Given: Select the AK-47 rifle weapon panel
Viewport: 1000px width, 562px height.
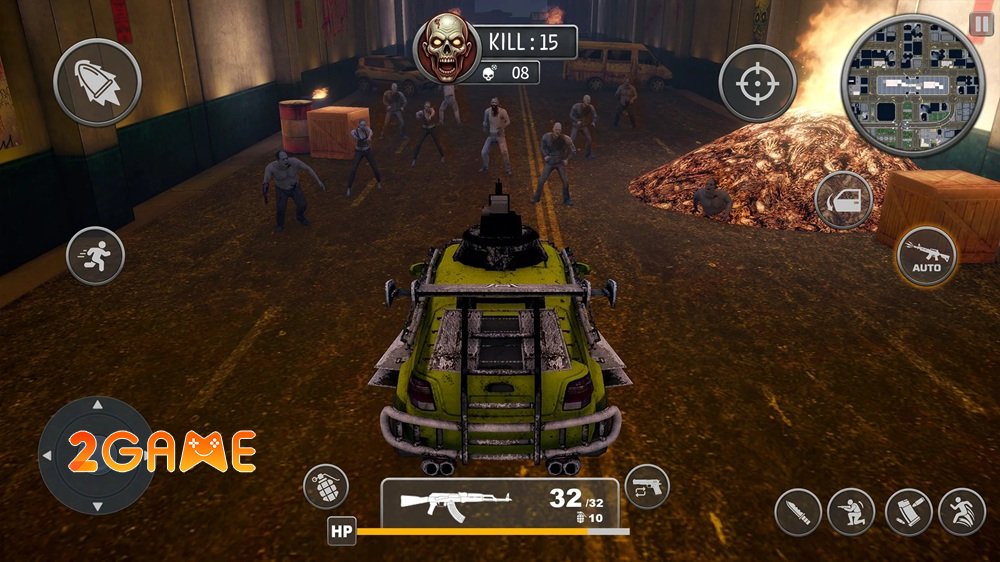Looking at the screenshot, I should point(499,502).
